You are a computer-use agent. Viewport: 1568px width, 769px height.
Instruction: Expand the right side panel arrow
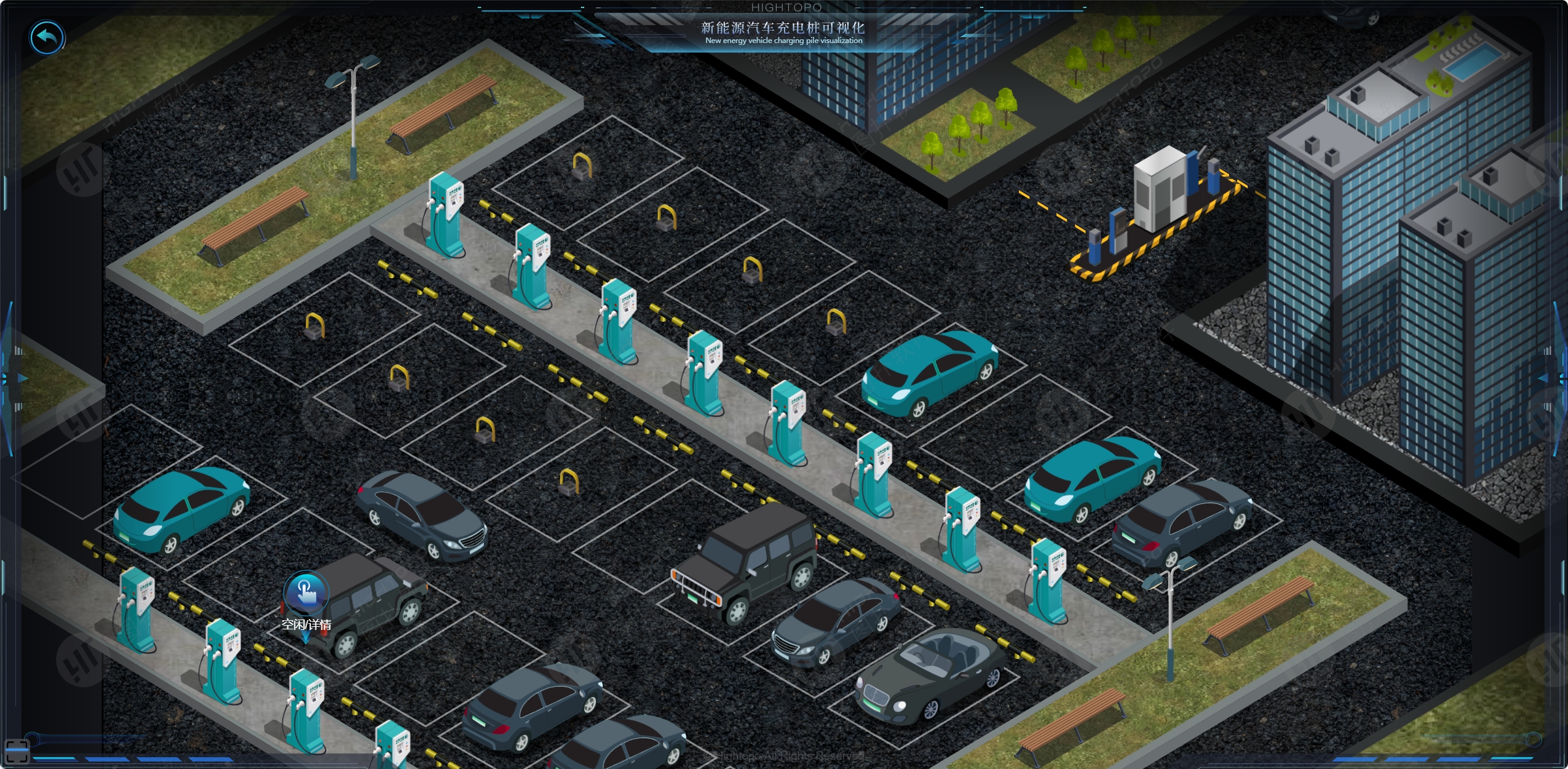click(1545, 378)
